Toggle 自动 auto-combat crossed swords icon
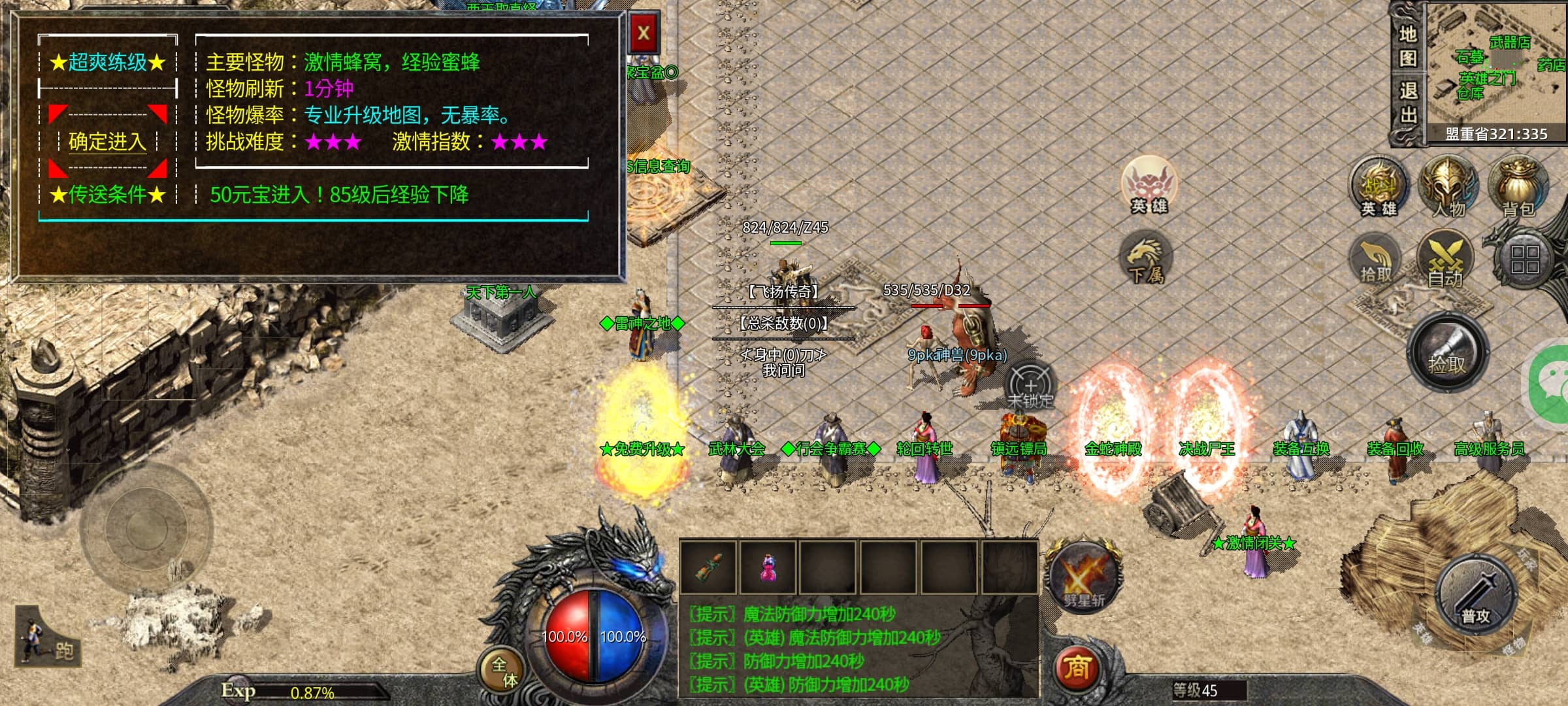The image size is (1568, 706). coord(1445,260)
